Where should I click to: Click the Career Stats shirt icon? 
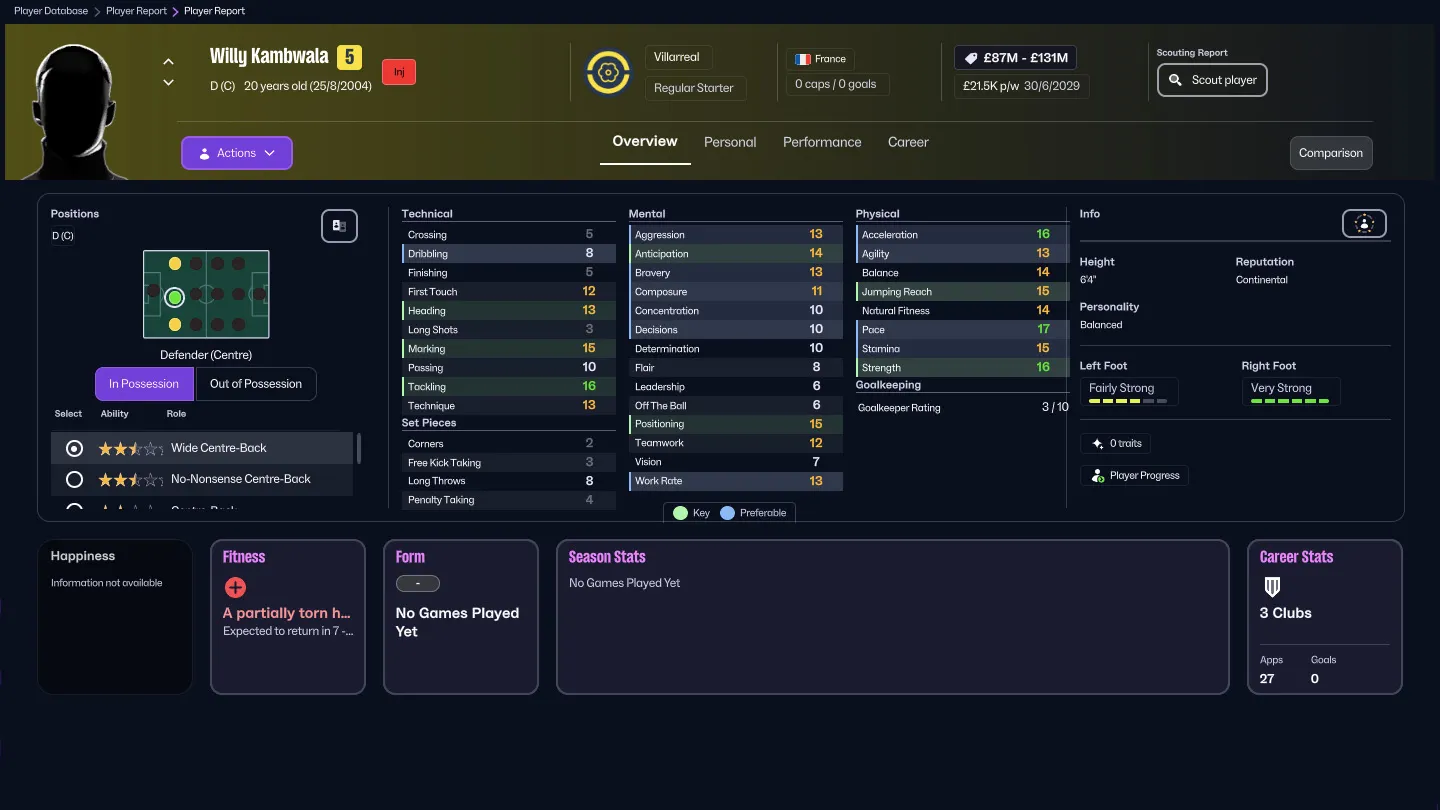(x=1271, y=587)
